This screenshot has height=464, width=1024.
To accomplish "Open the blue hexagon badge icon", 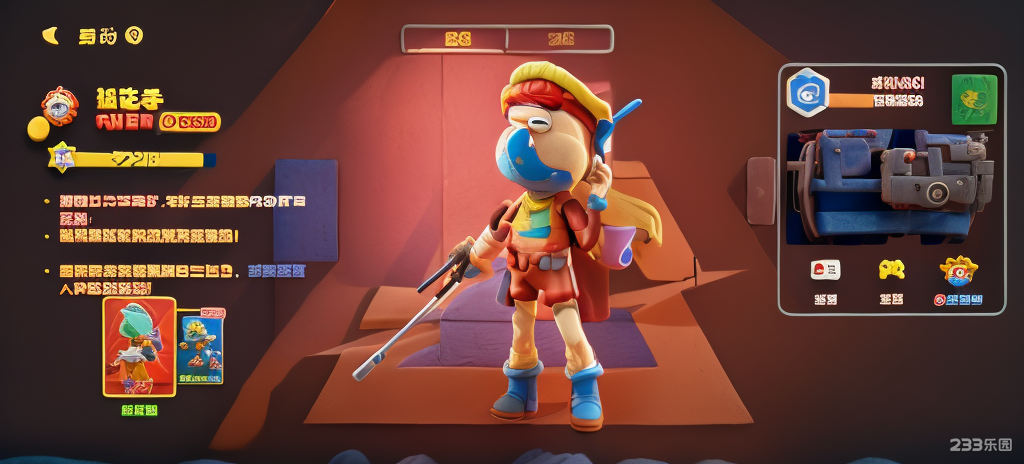I will coord(807,93).
